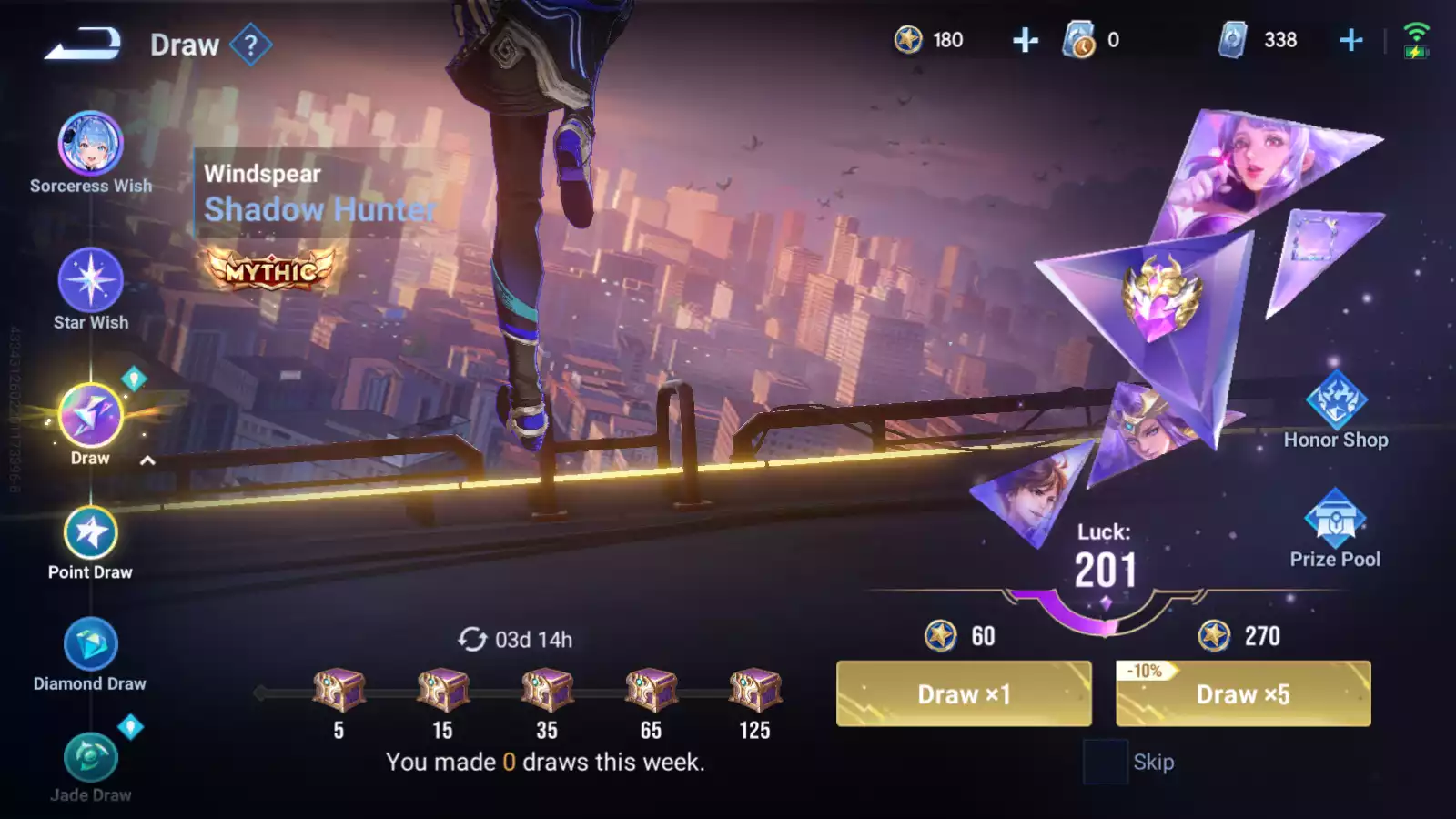Go back using the return arrow
The width and height of the screenshot is (1456, 819).
82,44
